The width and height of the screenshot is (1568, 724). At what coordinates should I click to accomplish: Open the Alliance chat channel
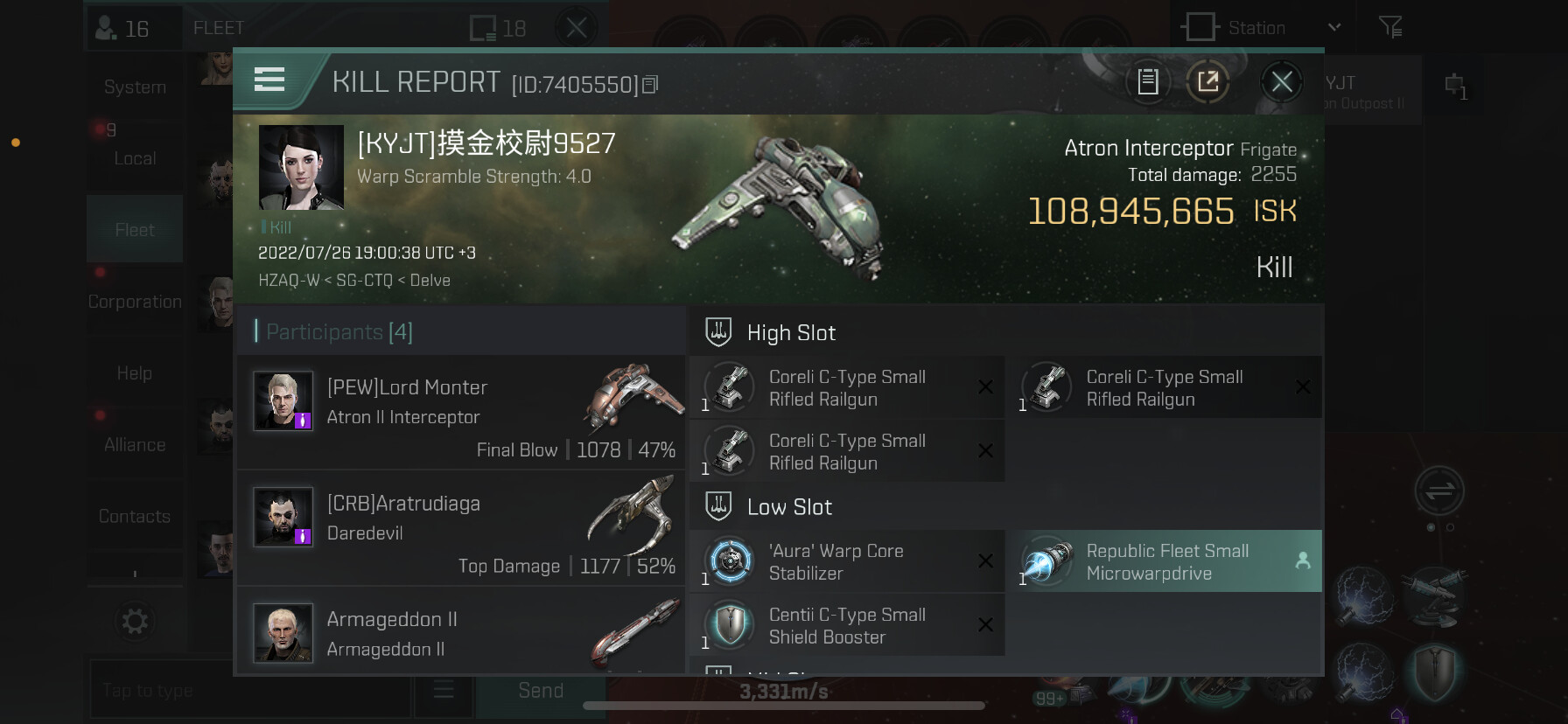pyautogui.click(x=135, y=445)
